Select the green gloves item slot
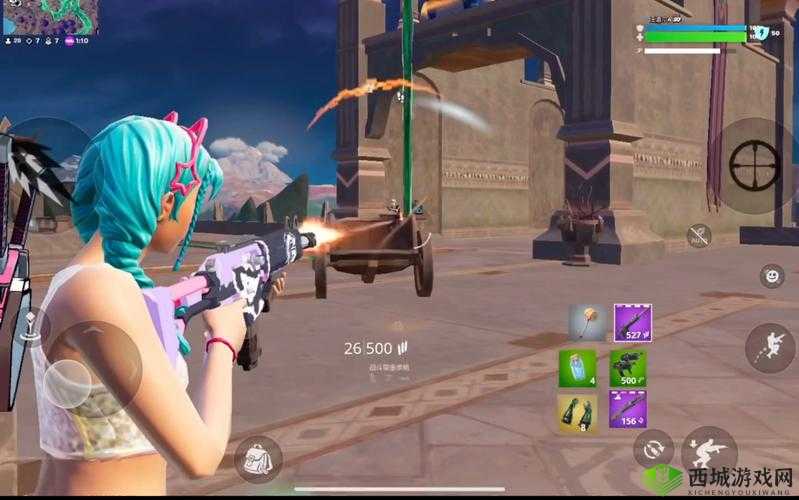The height and width of the screenshot is (500, 799). point(577,411)
